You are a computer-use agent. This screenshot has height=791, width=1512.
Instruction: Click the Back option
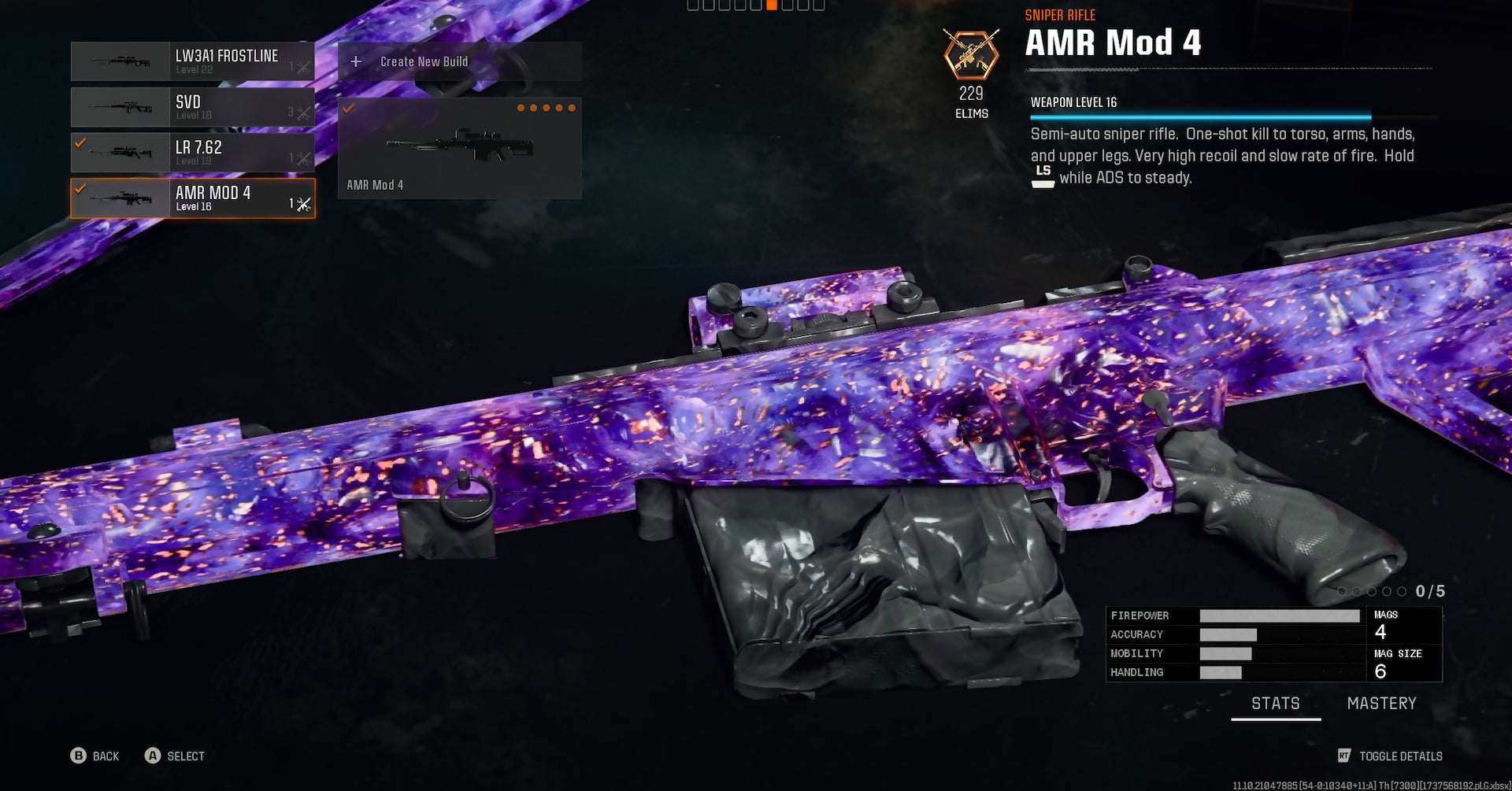[95, 756]
